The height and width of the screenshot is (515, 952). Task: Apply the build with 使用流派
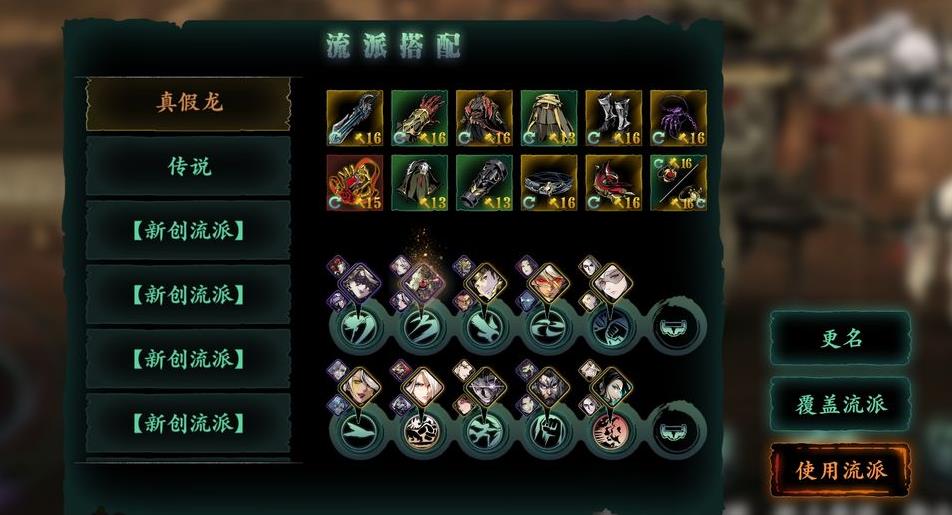[x=840, y=469]
